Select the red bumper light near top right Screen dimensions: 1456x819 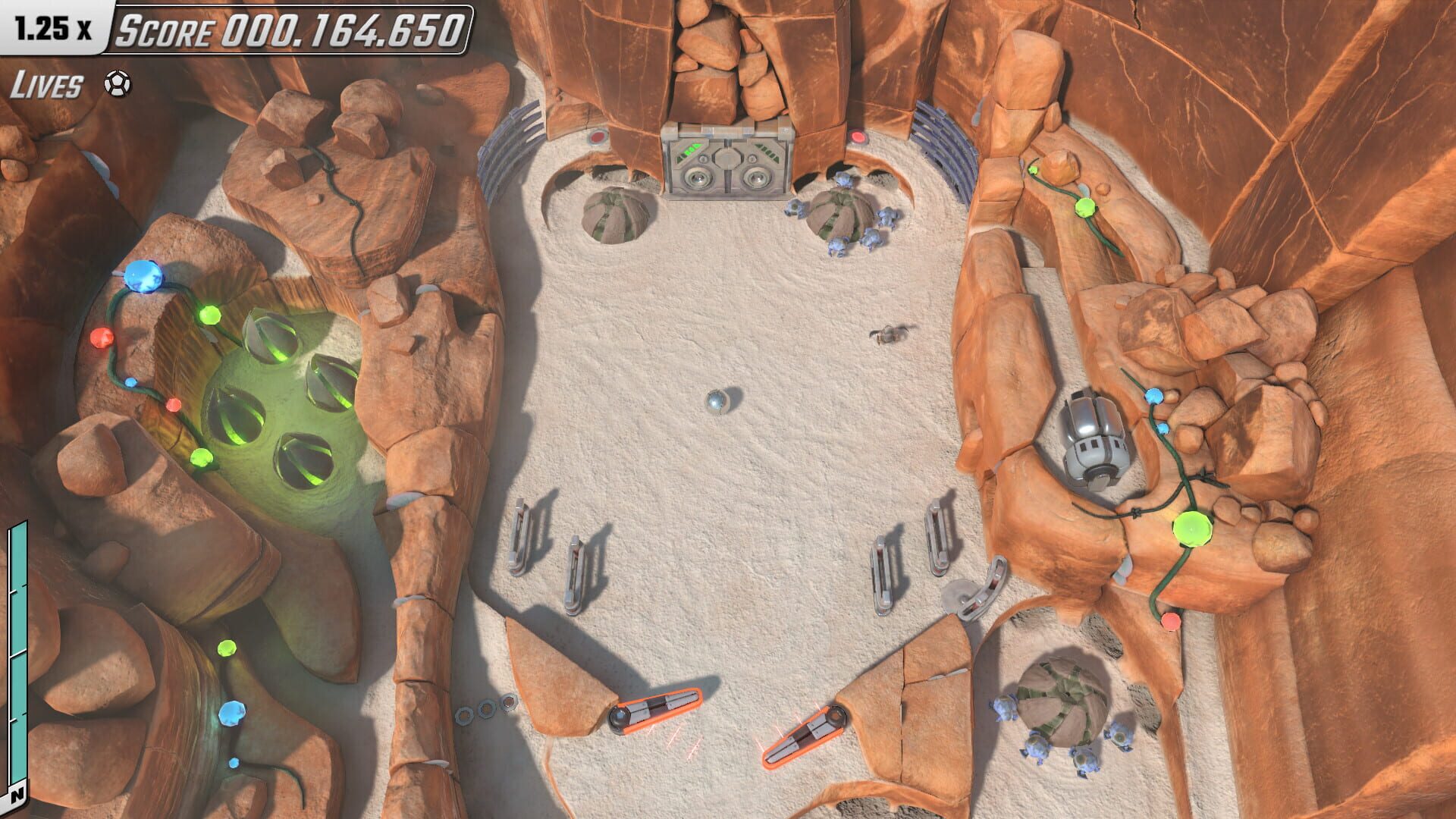(x=857, y=136)
